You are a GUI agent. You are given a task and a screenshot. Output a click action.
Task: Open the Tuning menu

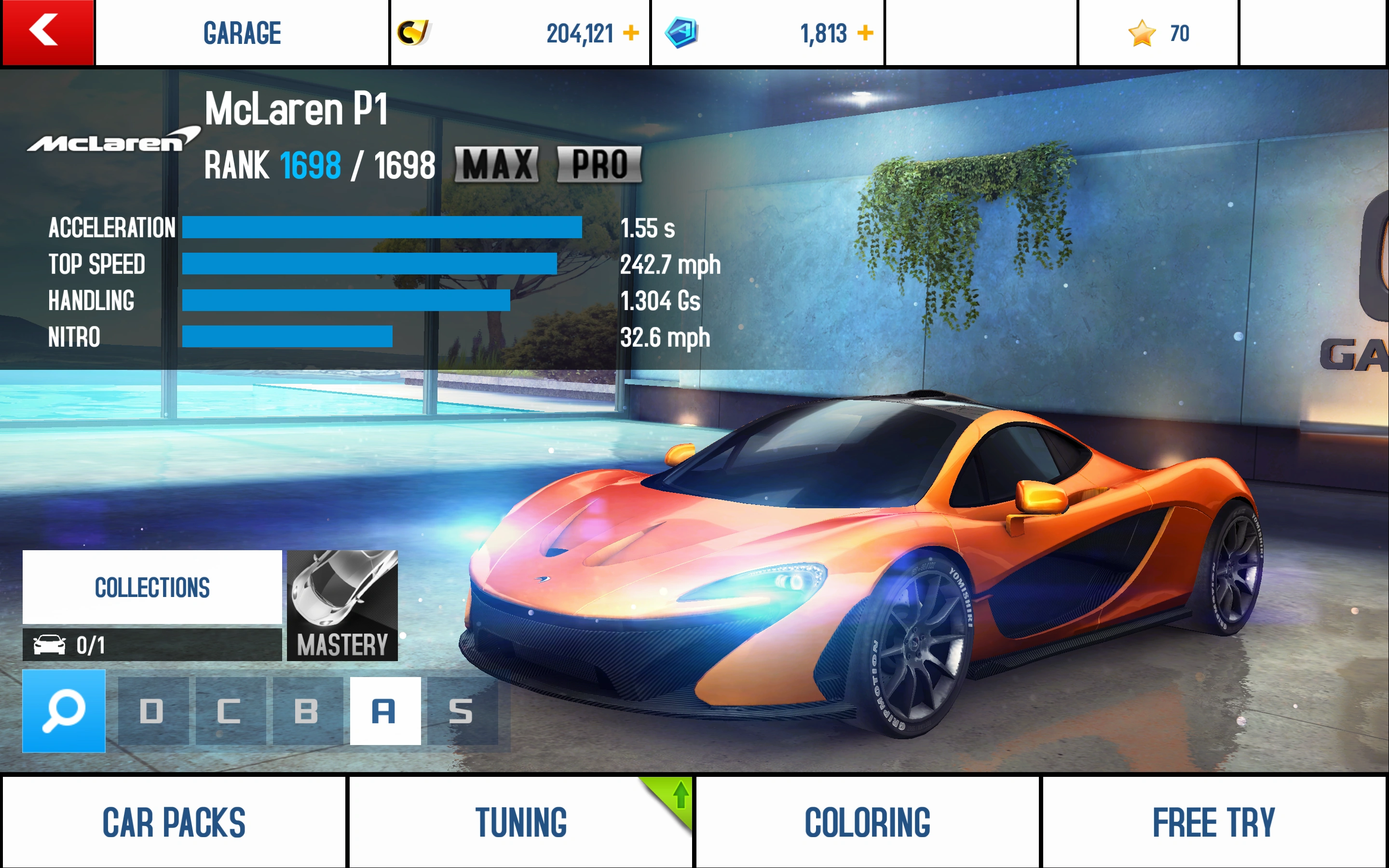(x=520, y=822)
